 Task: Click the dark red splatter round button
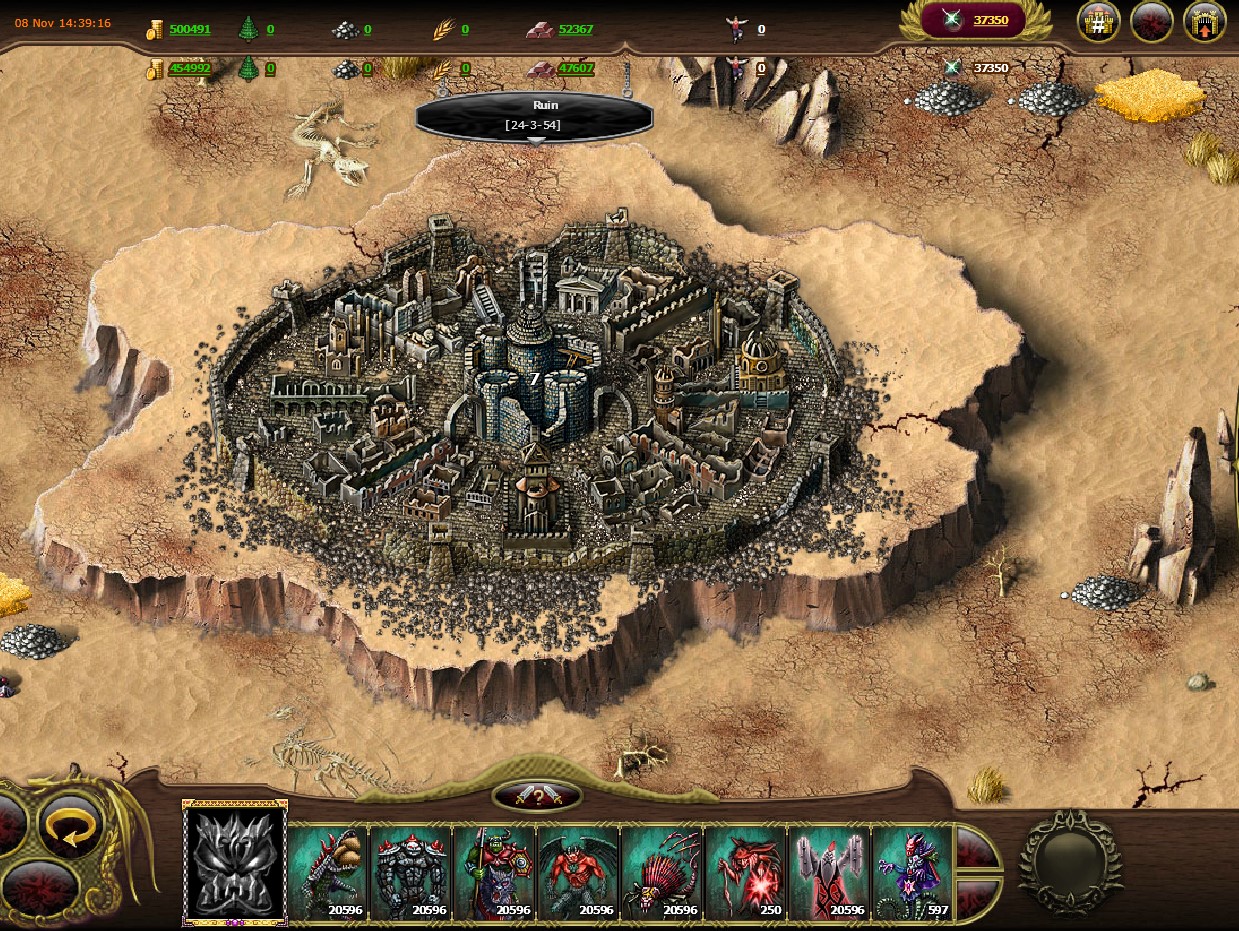click(x=1151, y=22)
